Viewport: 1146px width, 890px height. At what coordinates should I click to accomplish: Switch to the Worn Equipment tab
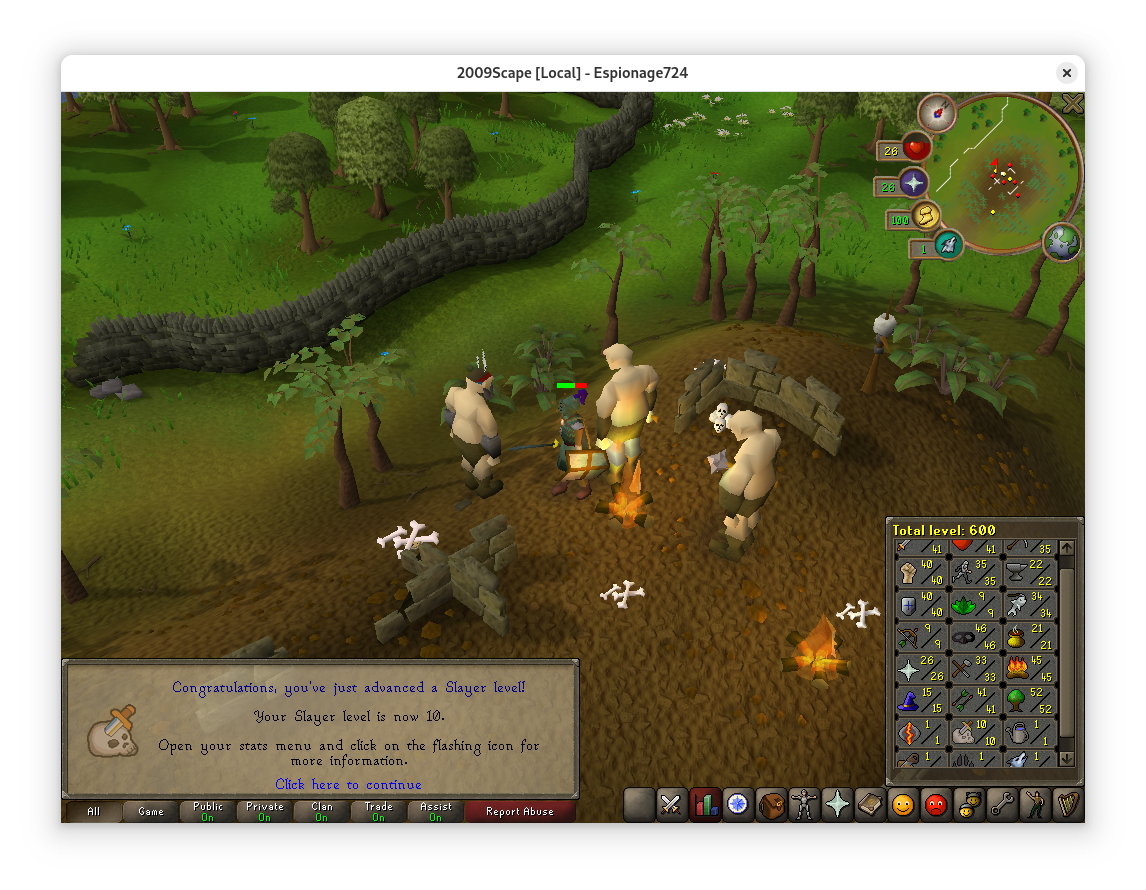click(804, 804)
